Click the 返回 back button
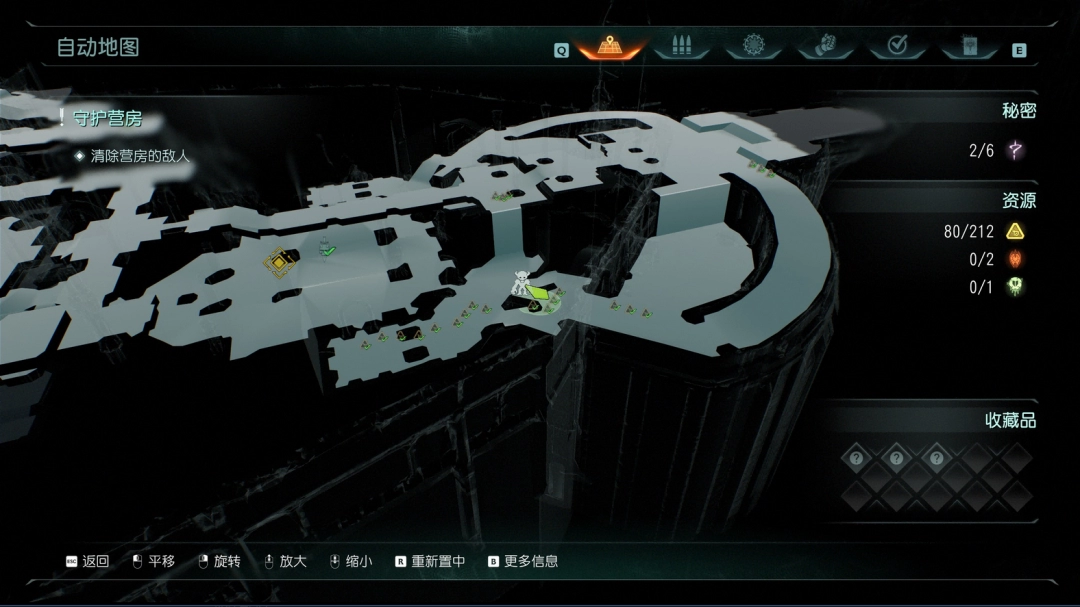1080x607 pixels. click(87, 562)
